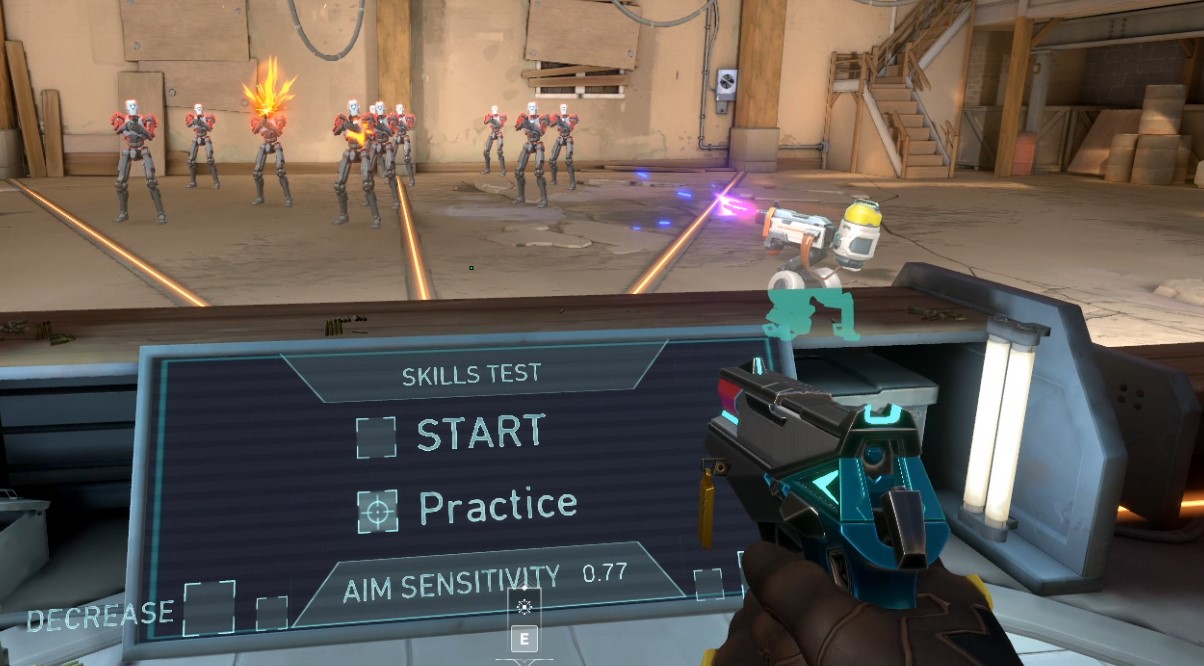Hit the DECREASE aim sensitivity square

pos(209,607)
